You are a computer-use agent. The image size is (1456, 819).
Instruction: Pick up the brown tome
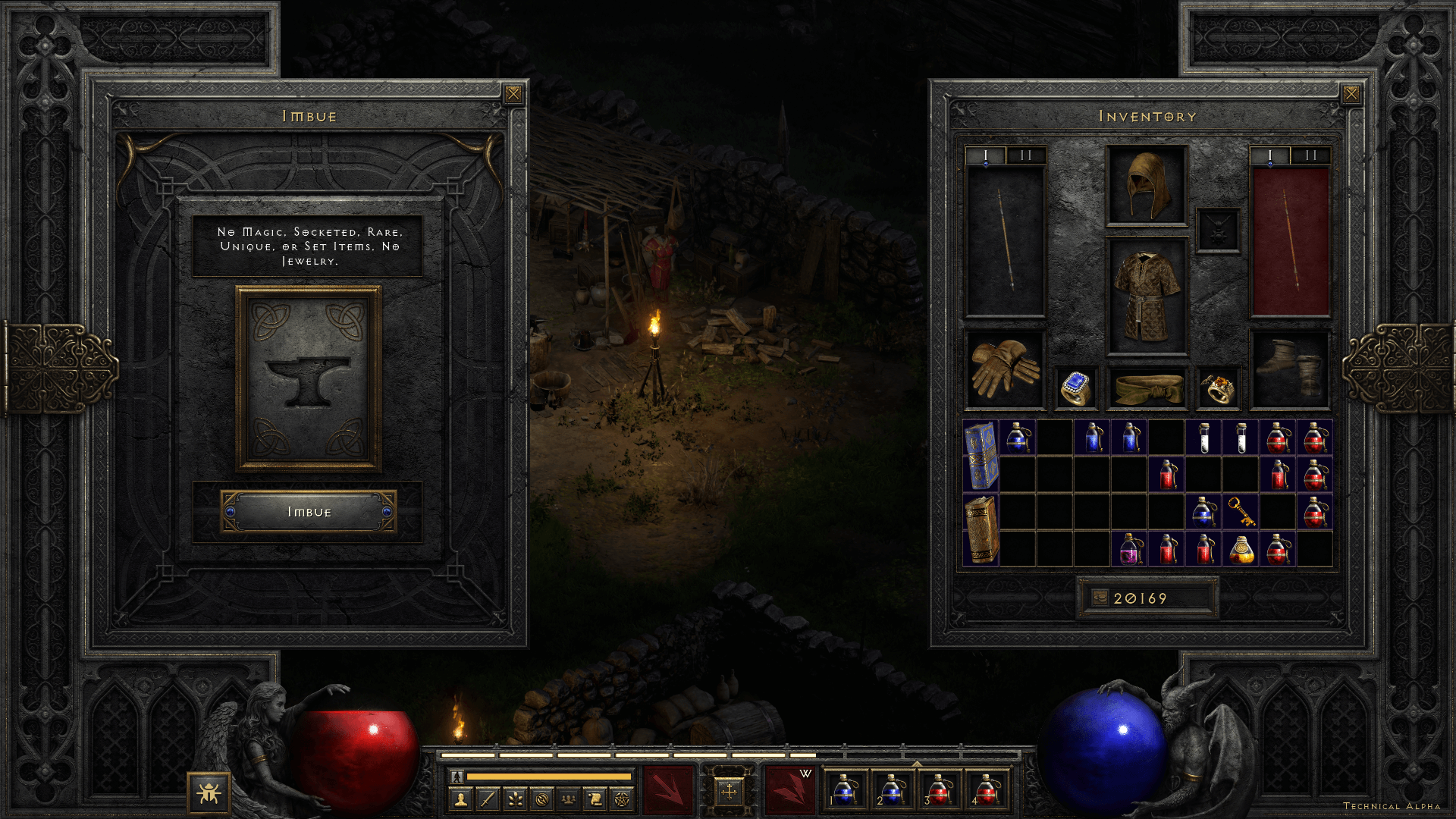[x=981, y=530]
